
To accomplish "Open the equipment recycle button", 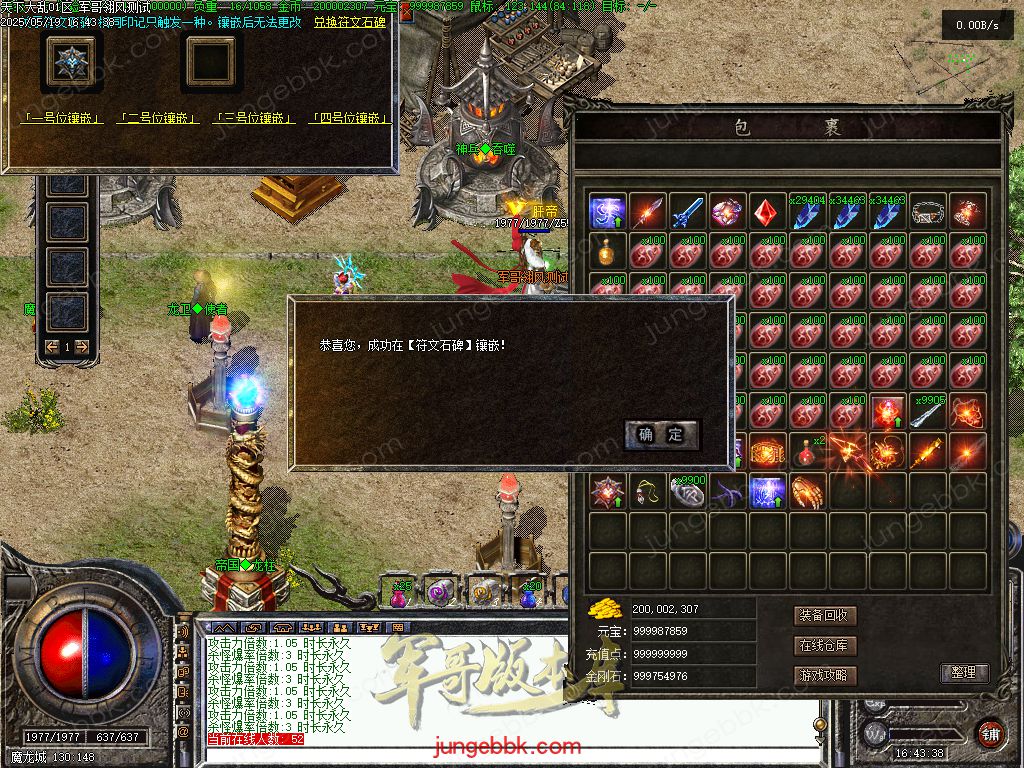I will coord(825,616).
